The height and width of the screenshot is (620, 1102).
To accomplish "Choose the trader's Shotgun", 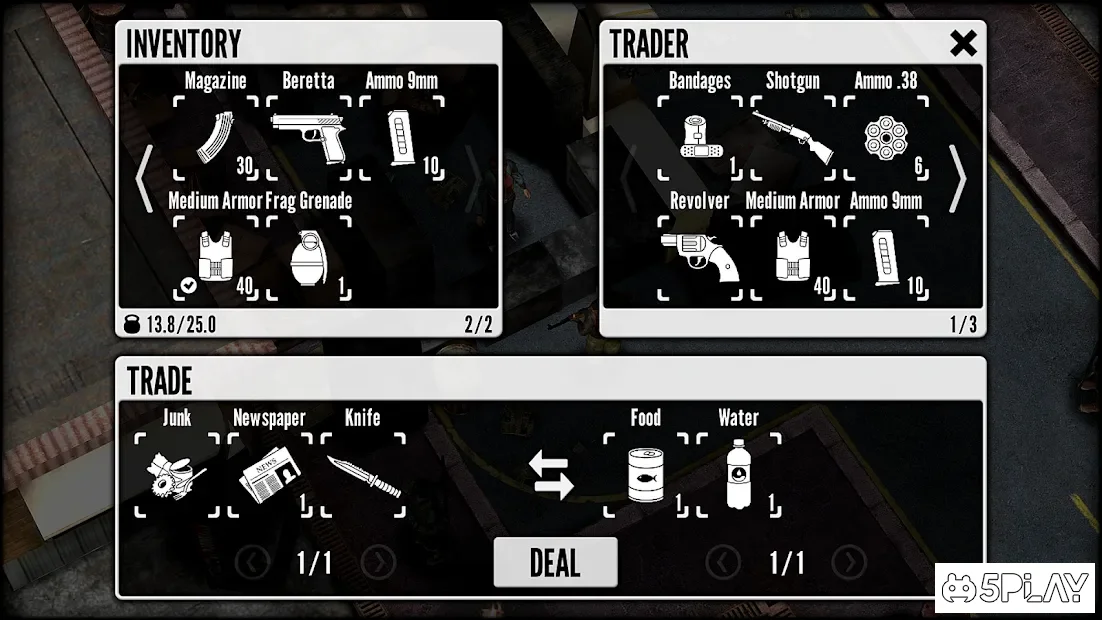I will pyautogui.click(x=793, y=138).
